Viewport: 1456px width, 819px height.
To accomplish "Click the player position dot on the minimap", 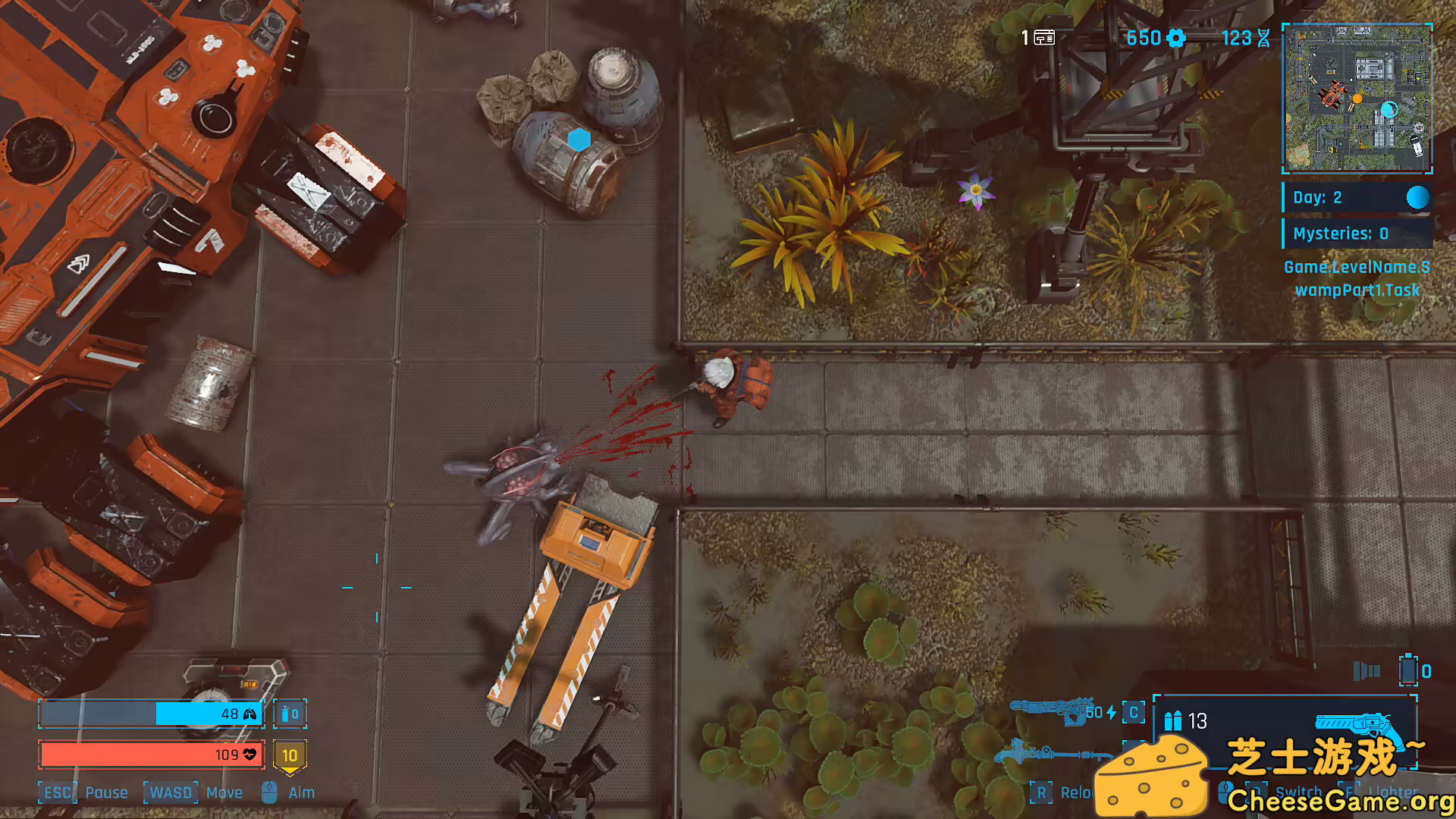I will coord(1357,98).
